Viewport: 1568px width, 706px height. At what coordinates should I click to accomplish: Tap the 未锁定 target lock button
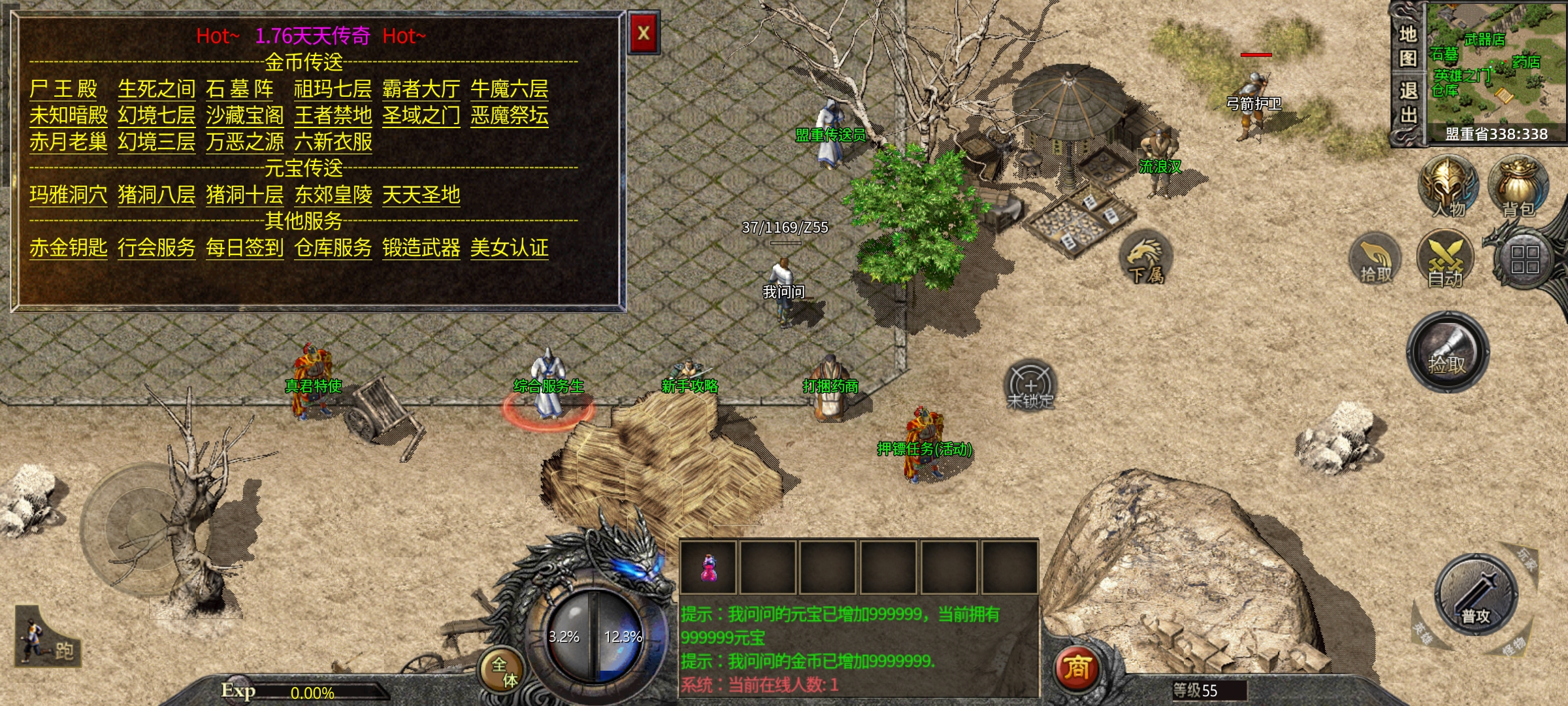[x=1030, y=387]
